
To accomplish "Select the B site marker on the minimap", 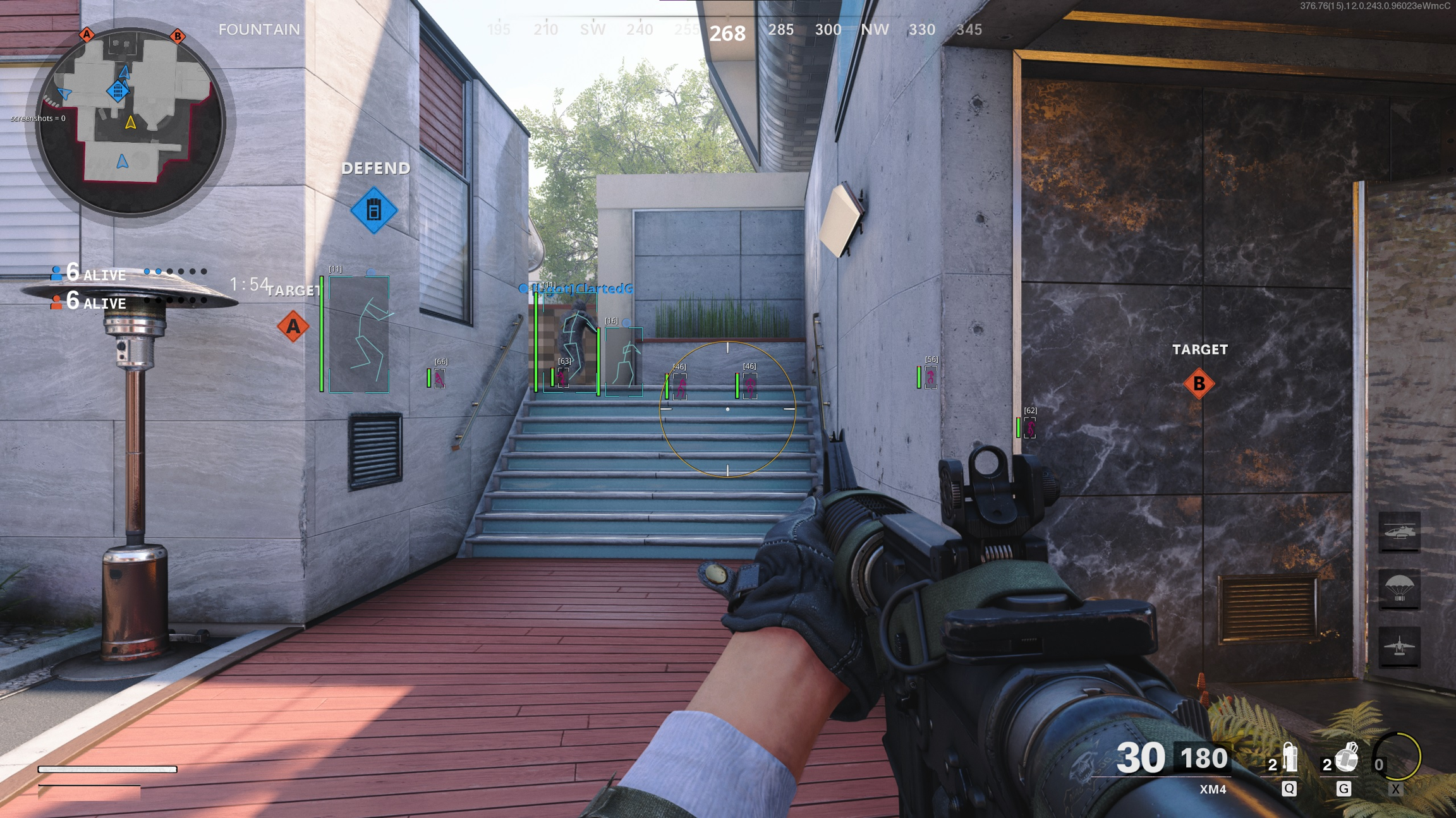I will tap(178, 36).
